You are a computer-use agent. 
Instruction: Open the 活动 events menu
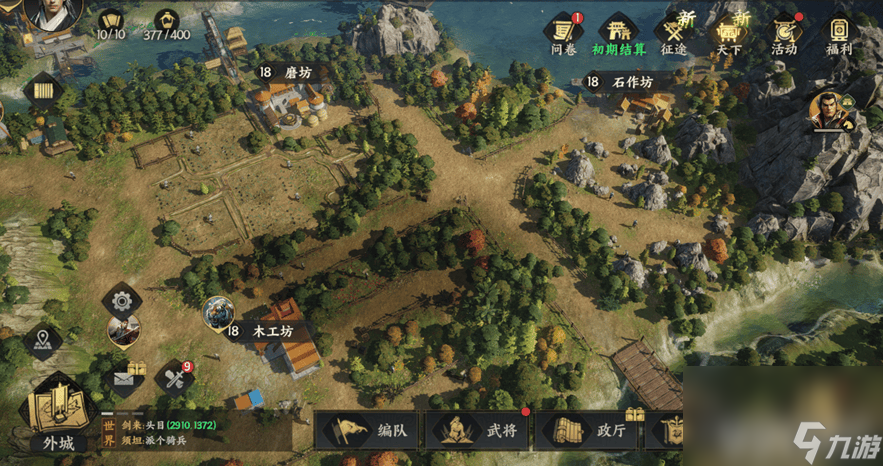tap(784, 34)
